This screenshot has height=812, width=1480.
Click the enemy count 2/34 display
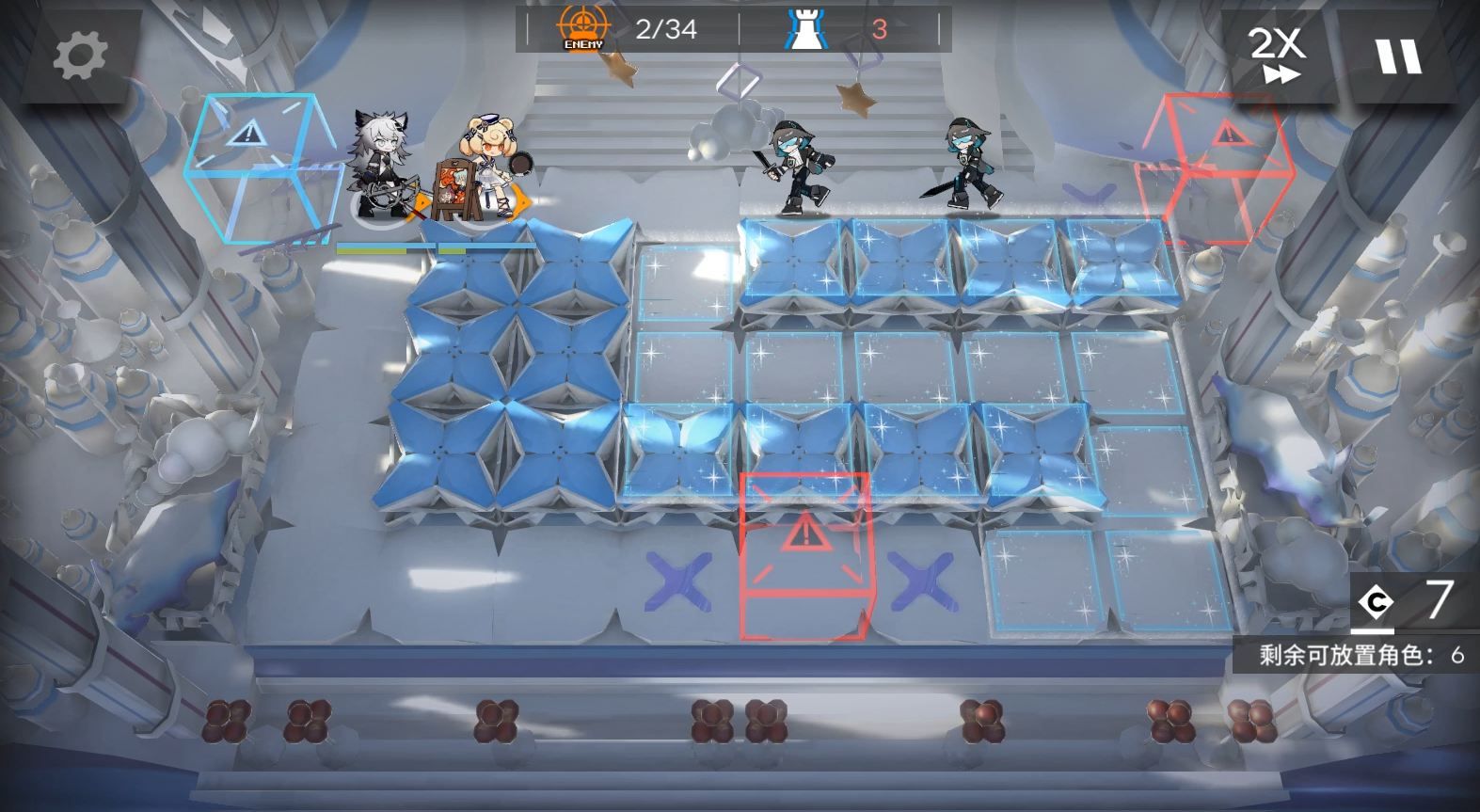[666, 28]
